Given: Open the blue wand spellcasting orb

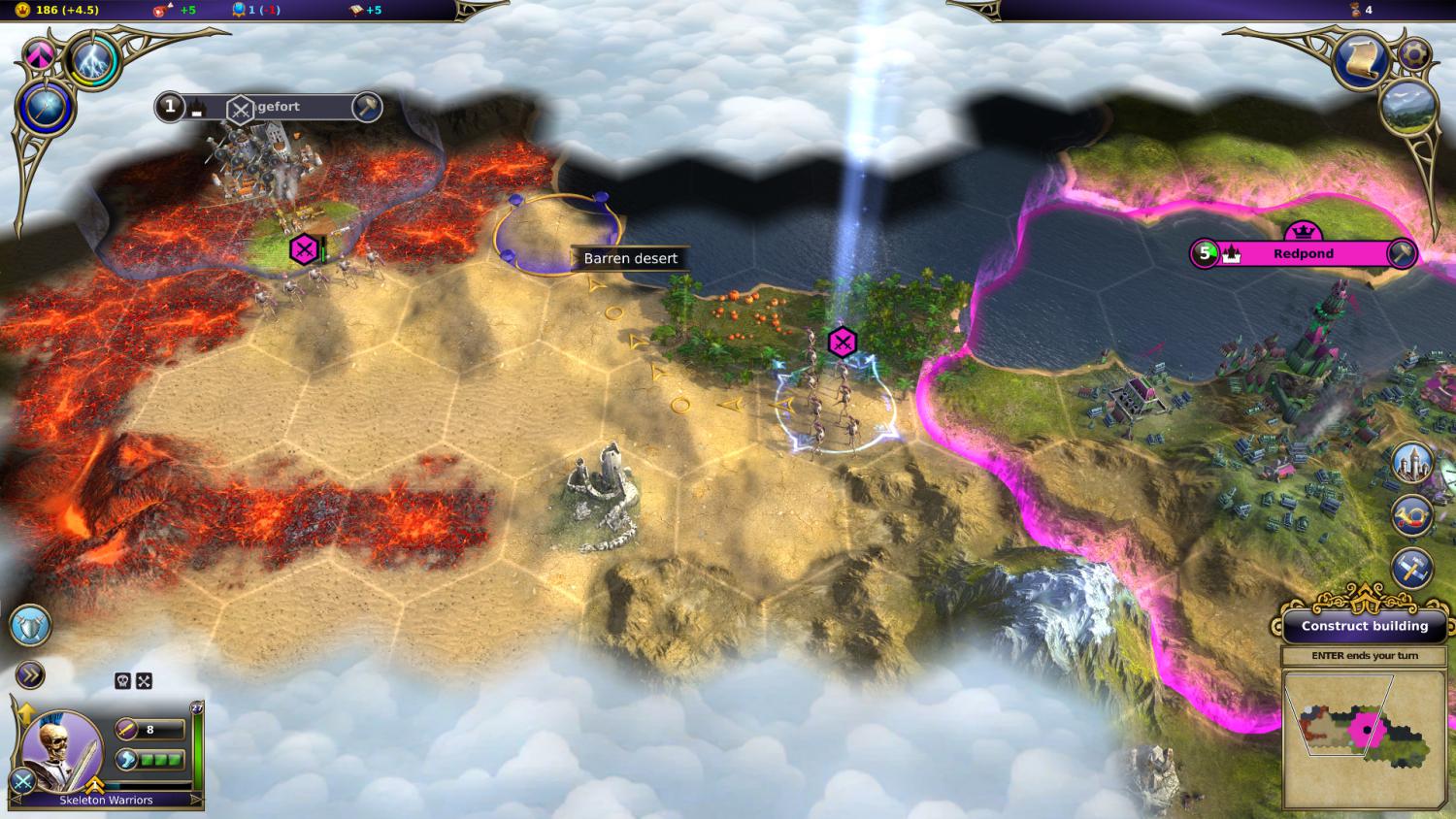Looking at the screenshot, I should pos(45,109).
